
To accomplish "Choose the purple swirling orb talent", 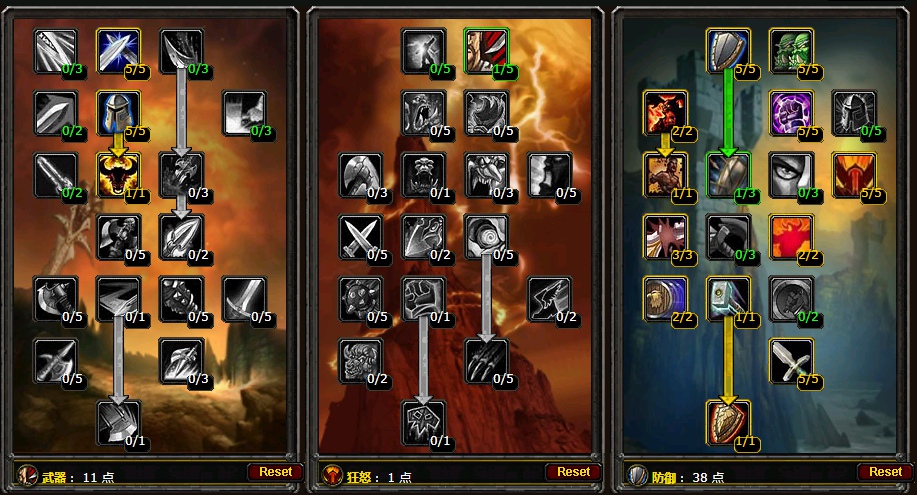I will tap(790, 113).
